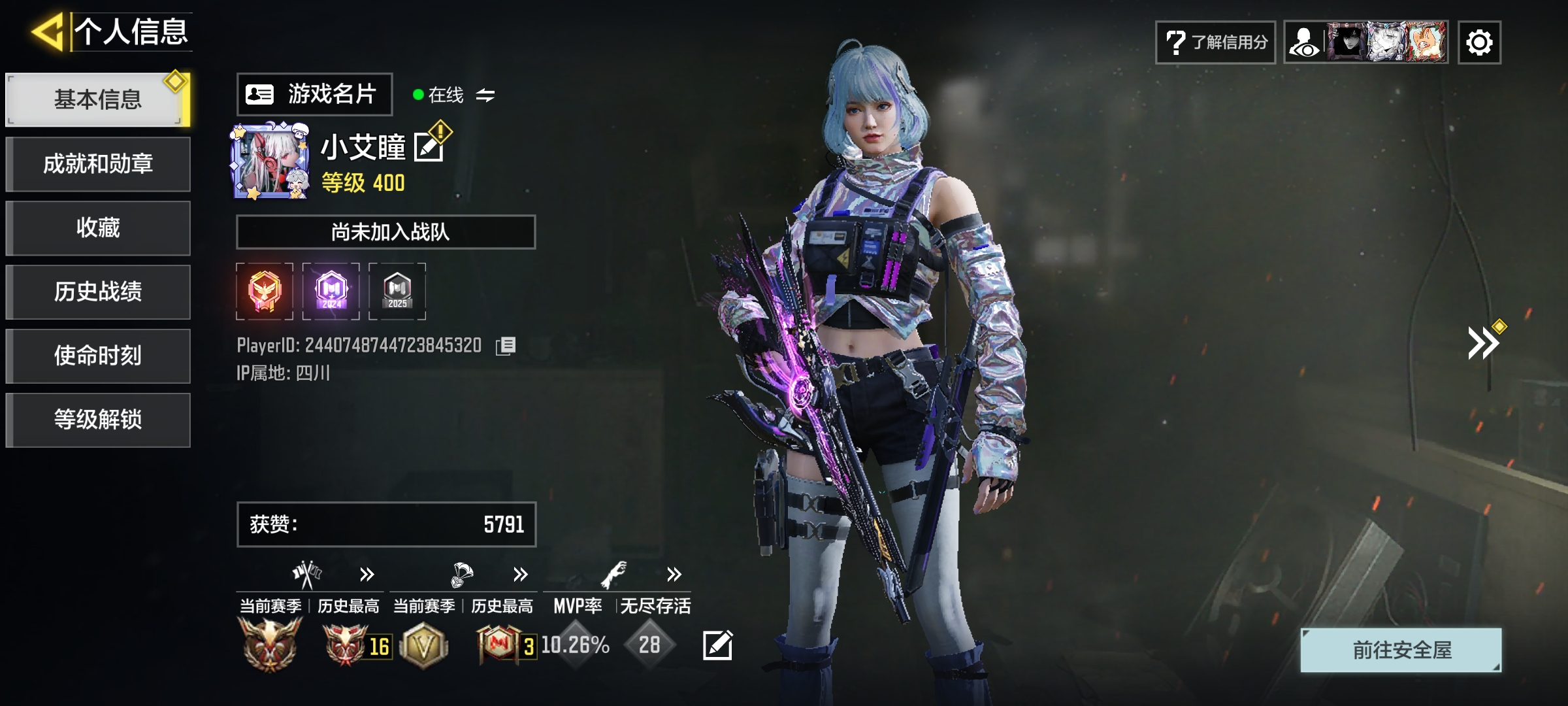Open the 游戏名片 card

[x=314, y=95]
